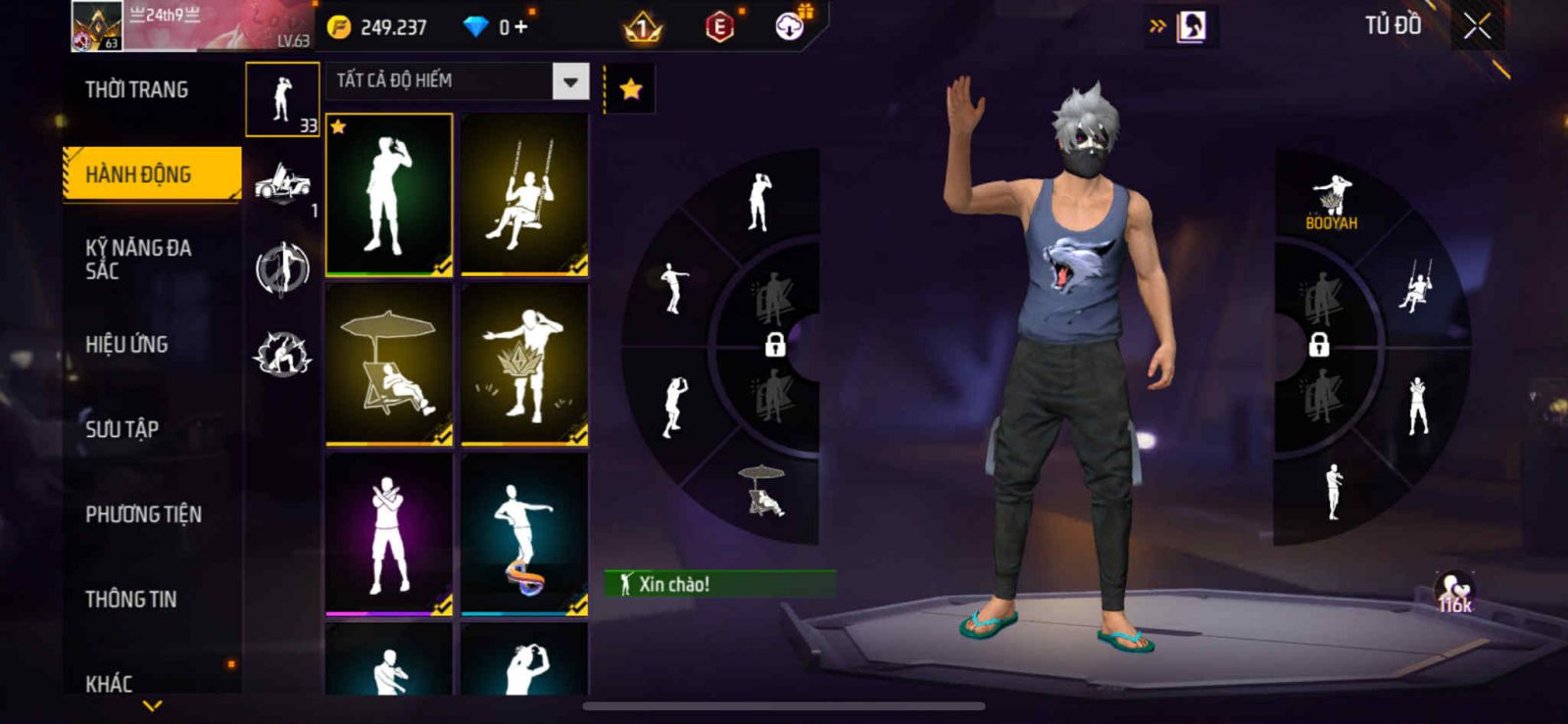Switch to the Thời Trang tab

point(137,90)
